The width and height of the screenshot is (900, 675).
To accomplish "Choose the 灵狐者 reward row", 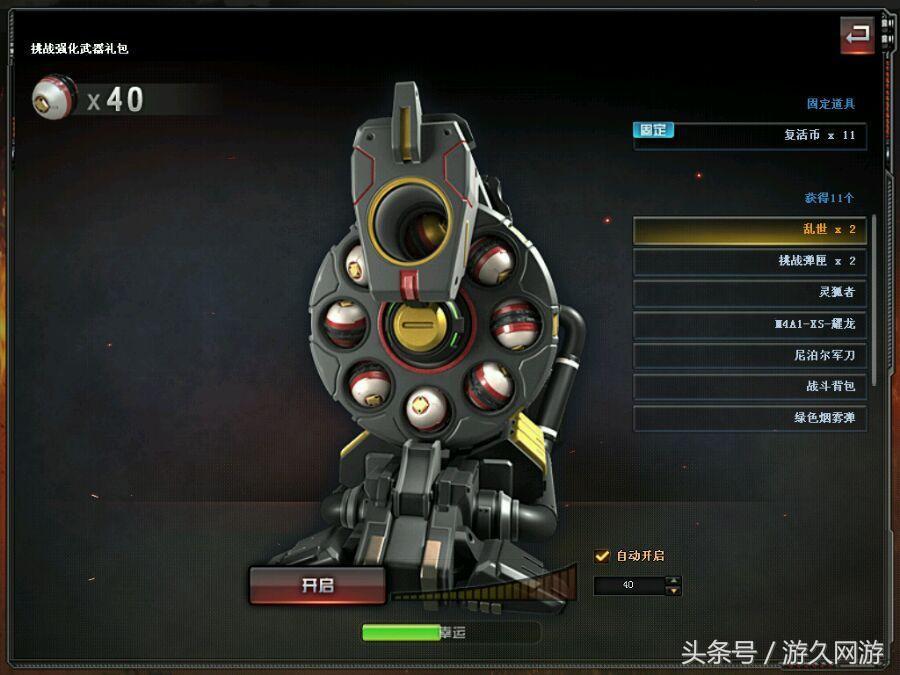I will click(749, 293).
